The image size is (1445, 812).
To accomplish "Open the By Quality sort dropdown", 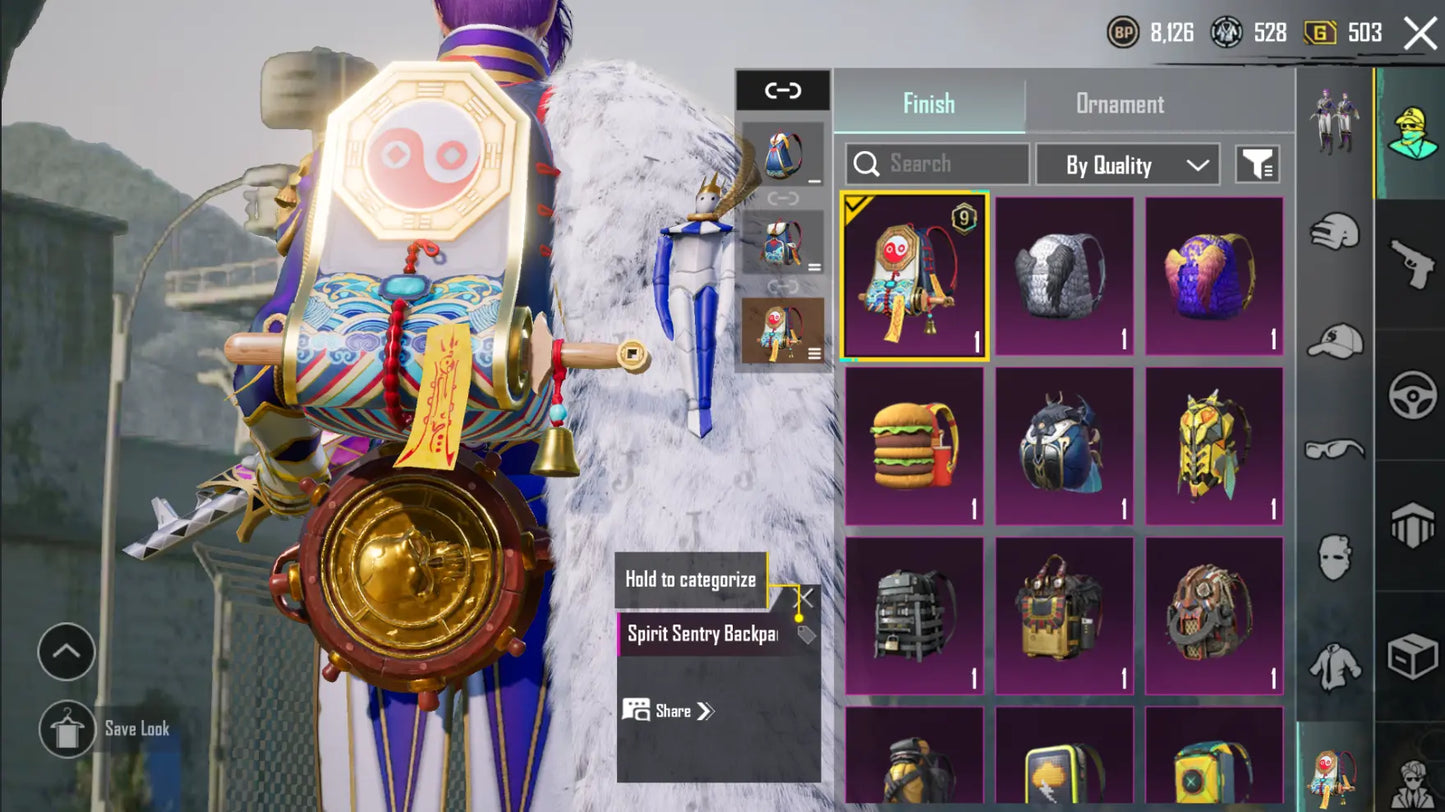I will (1127, 165).
